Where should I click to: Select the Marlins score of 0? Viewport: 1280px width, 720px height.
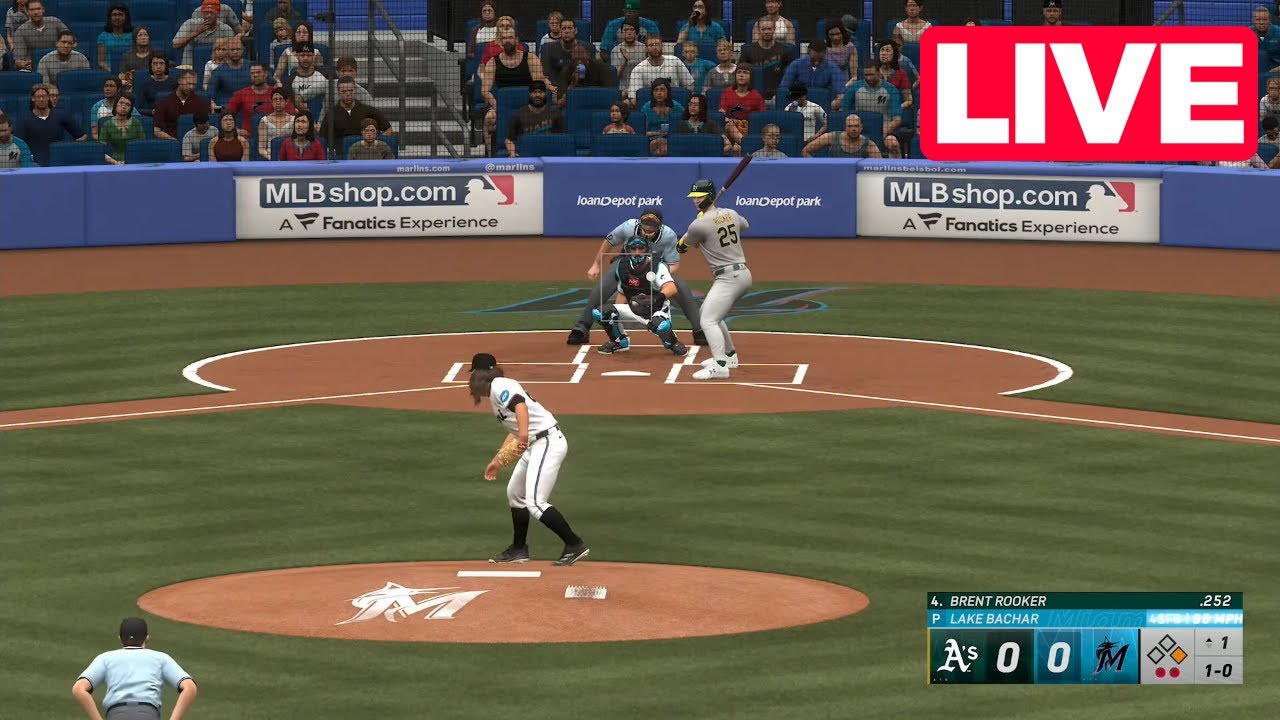pyautogui.click(x=1059, y=655)
